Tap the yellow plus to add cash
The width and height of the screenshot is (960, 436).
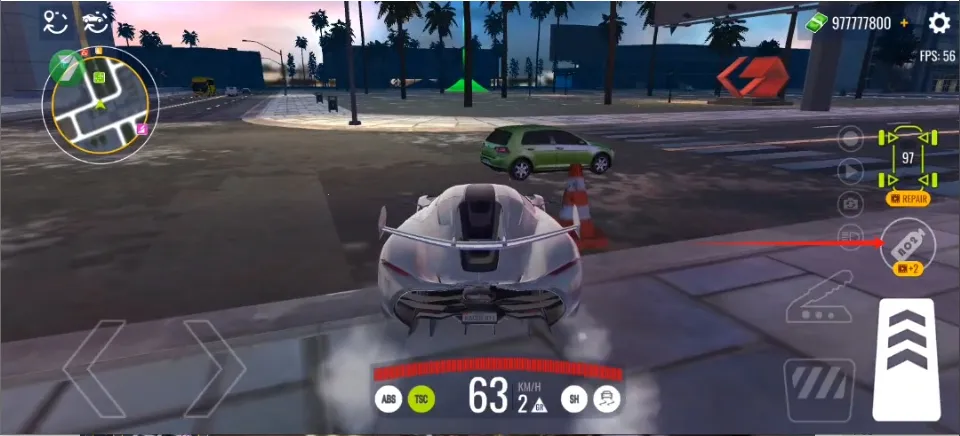coord(904,22)
